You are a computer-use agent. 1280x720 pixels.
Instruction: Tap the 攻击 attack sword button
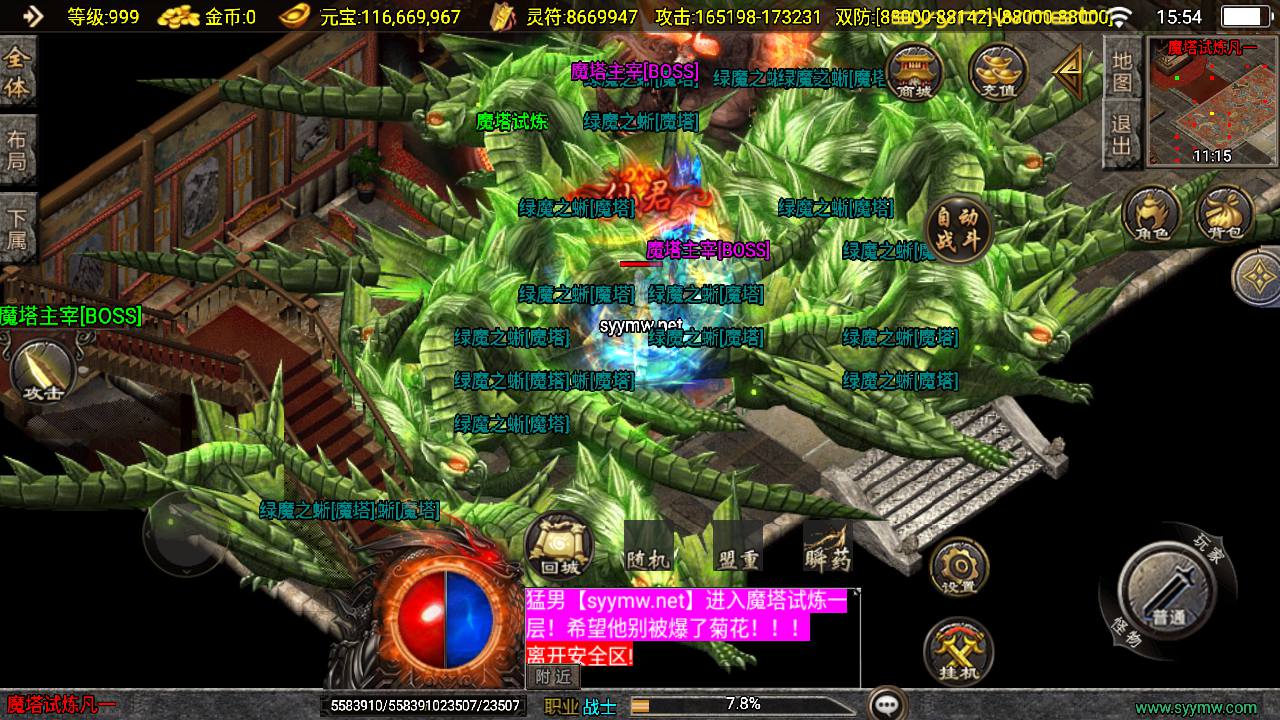[x=42, y=371]
